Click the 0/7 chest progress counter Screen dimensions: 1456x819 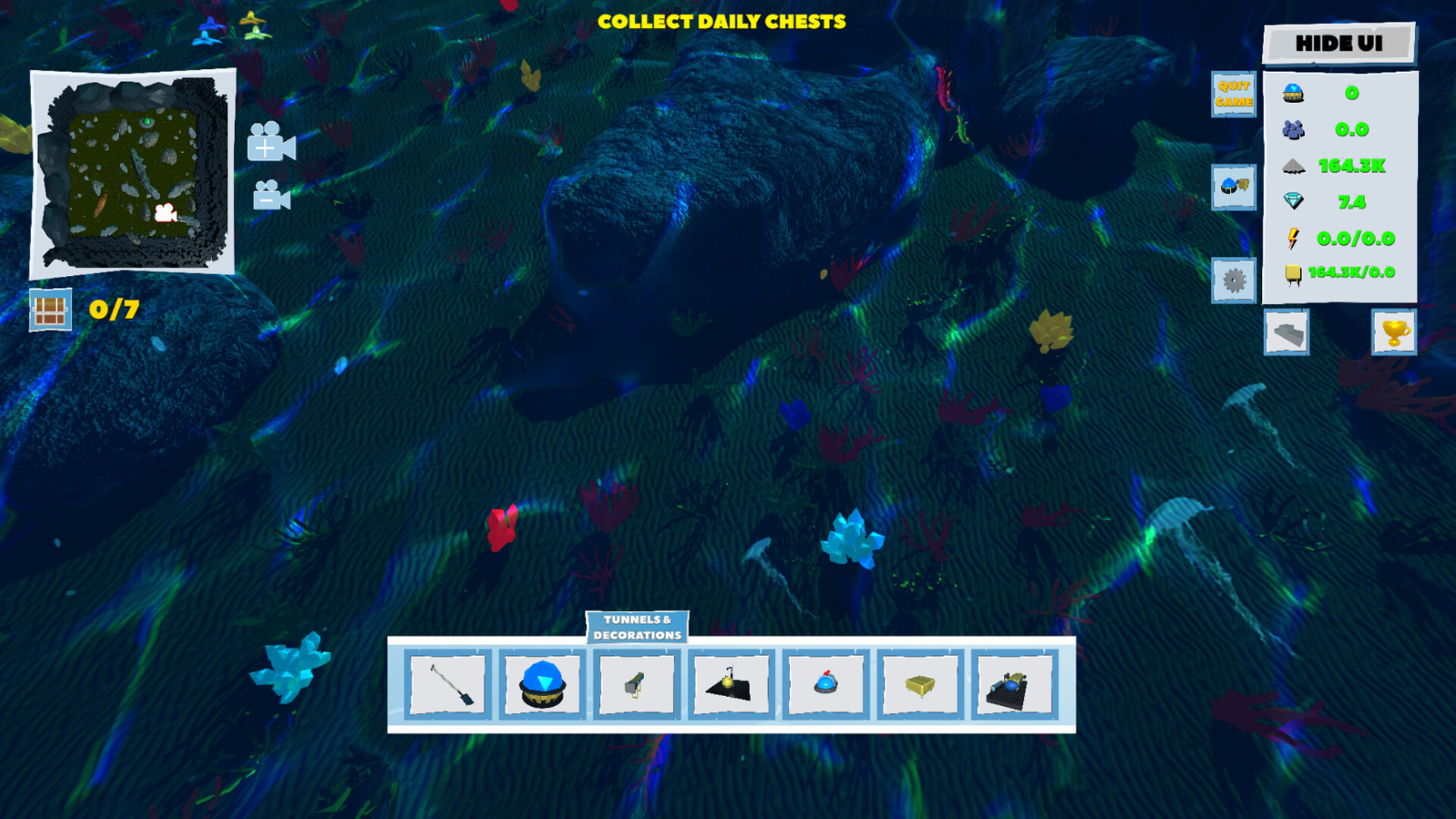click(x=83, y=309)
